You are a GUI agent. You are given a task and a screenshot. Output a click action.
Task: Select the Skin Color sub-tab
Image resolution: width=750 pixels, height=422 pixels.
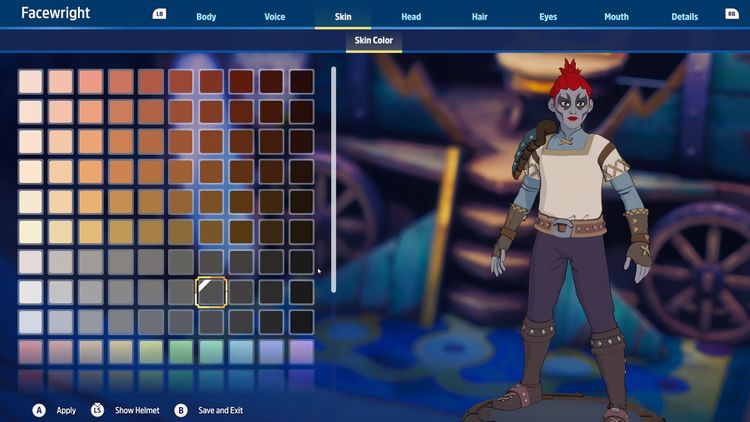tap(374, 41)
